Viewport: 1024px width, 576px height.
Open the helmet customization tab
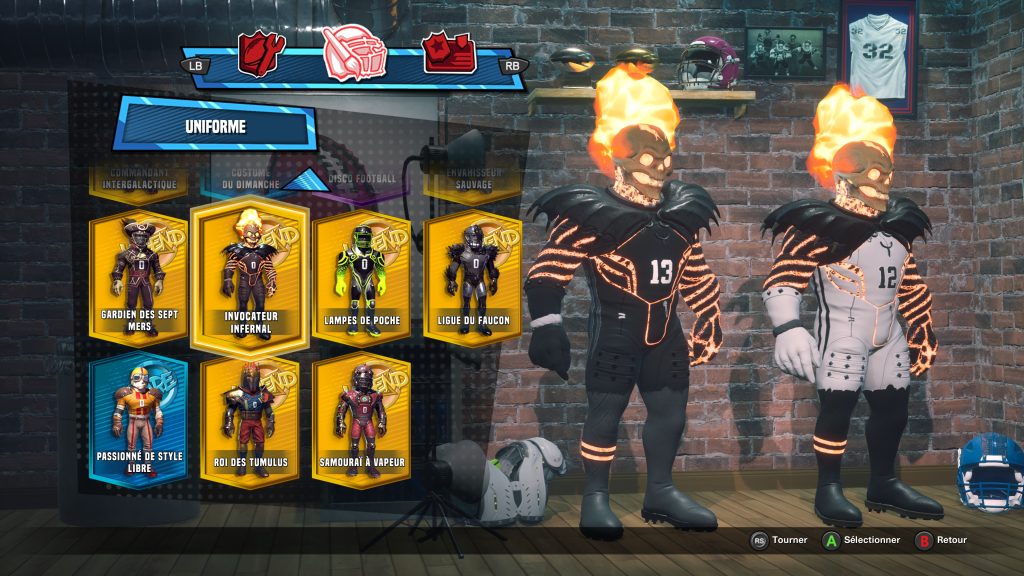[x=355, y=54]
